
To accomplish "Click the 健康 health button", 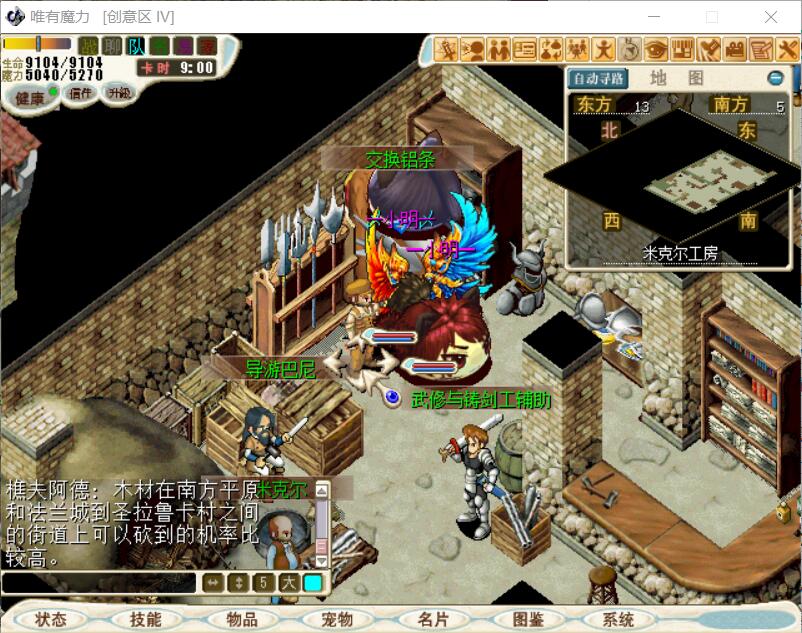I will tap(30, 96).
